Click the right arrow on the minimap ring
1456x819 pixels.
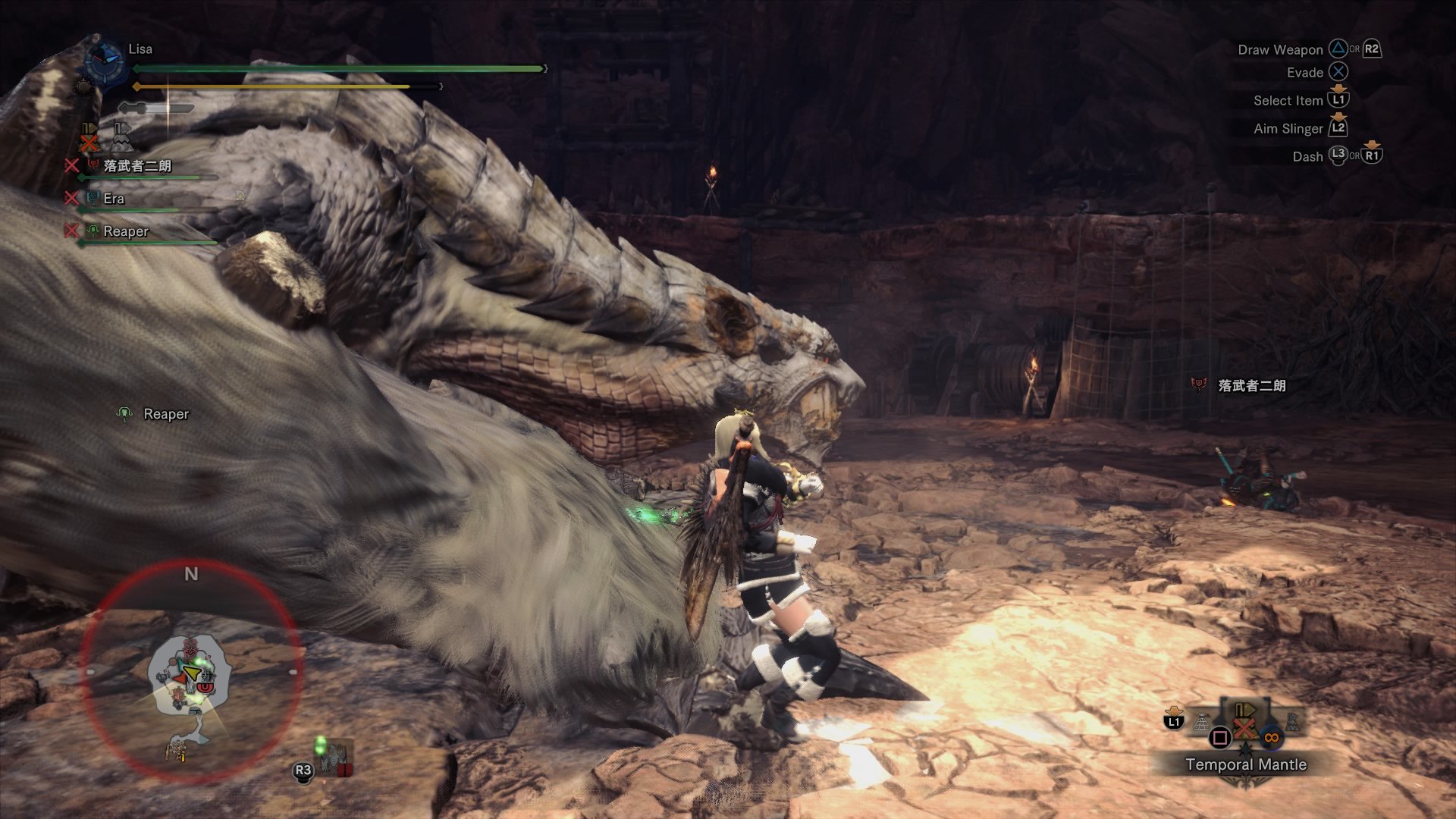click(x=293, y=671)
